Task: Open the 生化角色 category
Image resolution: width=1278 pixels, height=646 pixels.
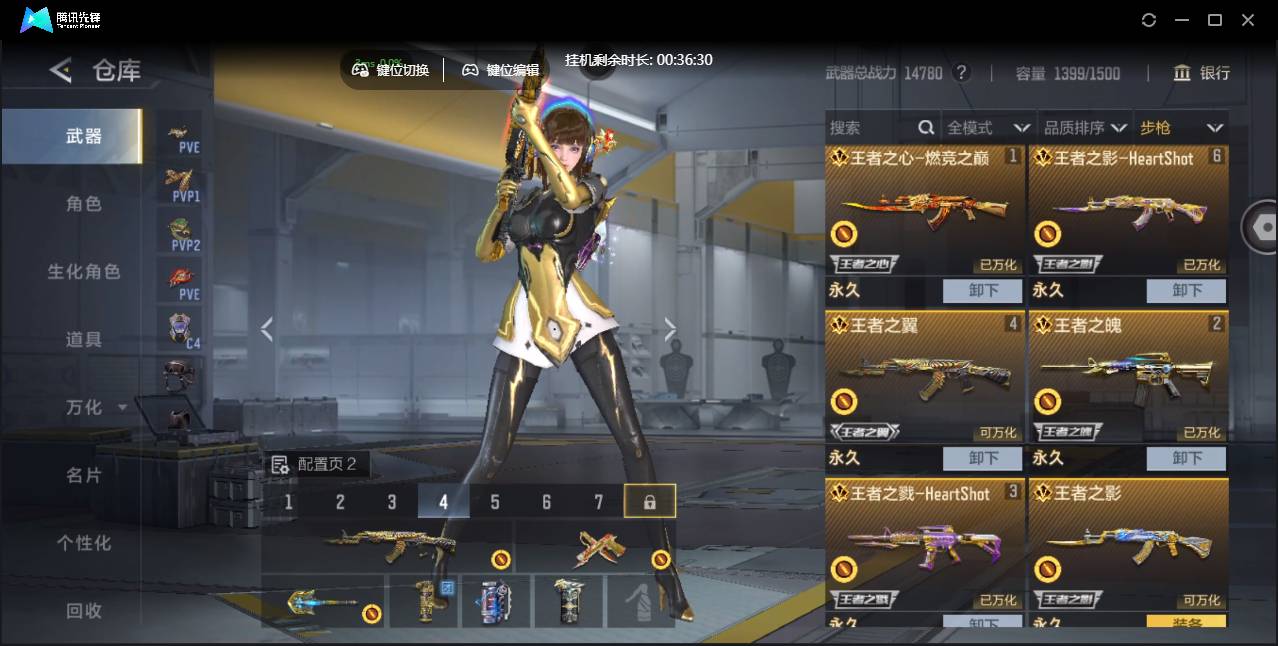Action: coord(84,272)
